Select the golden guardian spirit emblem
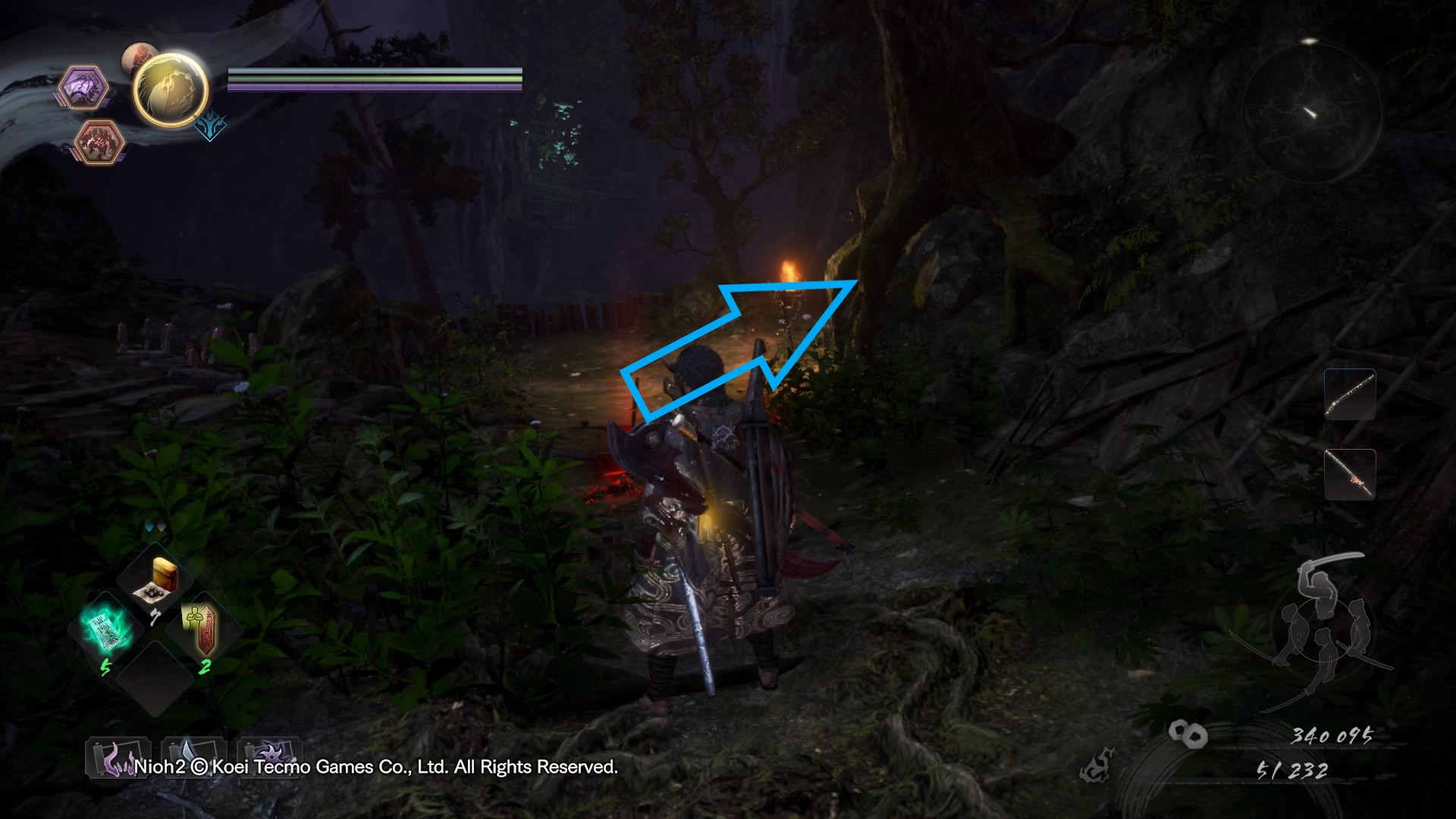The width and height of the screenshot is (1456, 819). (x=171, y=89)
